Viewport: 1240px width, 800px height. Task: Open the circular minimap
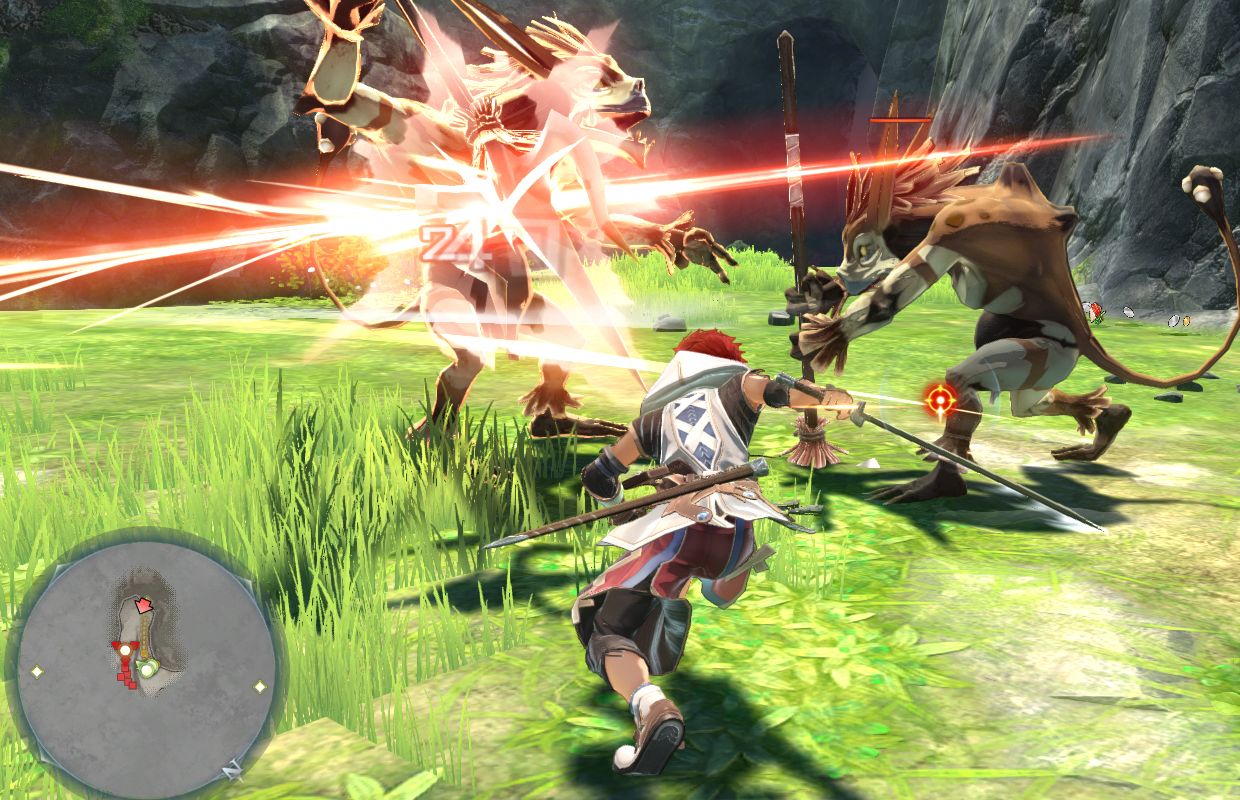tap(146, 663)
